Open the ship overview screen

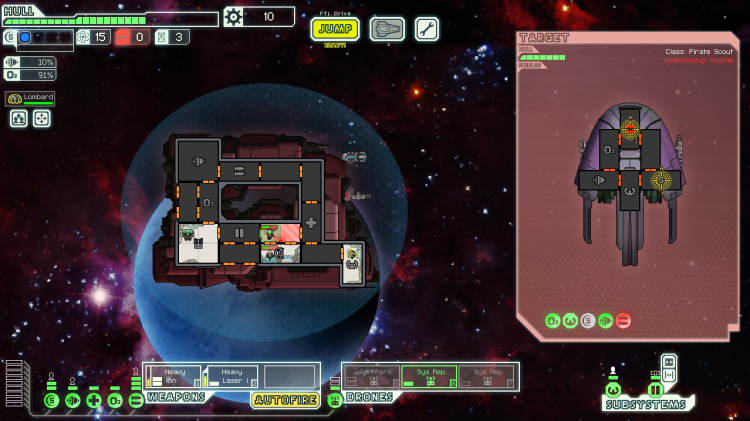(387, 29)
